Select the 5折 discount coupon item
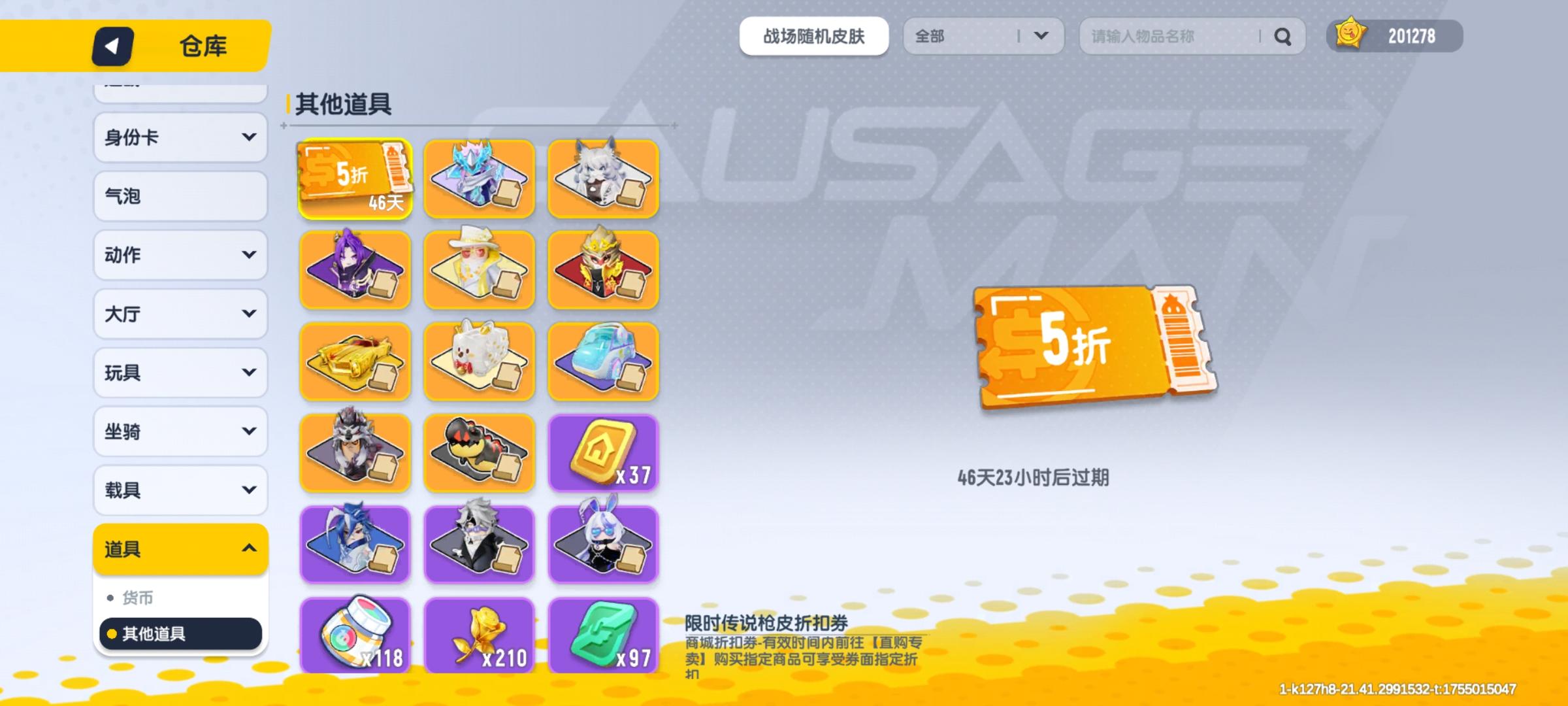The height and width of the screenshot is (706, 1568). point(355,180)
